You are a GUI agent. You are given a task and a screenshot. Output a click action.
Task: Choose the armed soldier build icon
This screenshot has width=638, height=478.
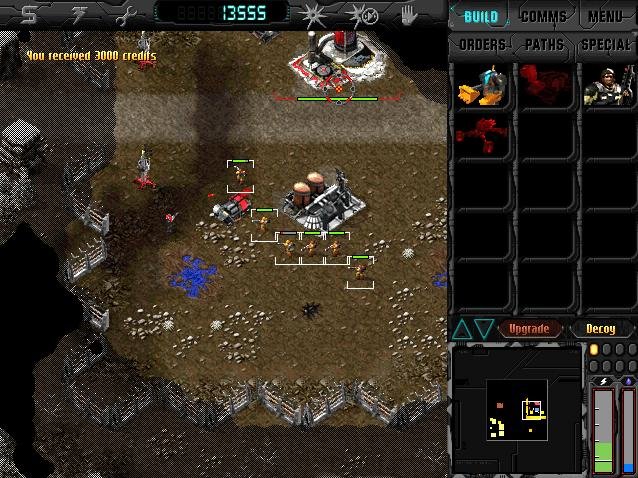pos(606,87)
